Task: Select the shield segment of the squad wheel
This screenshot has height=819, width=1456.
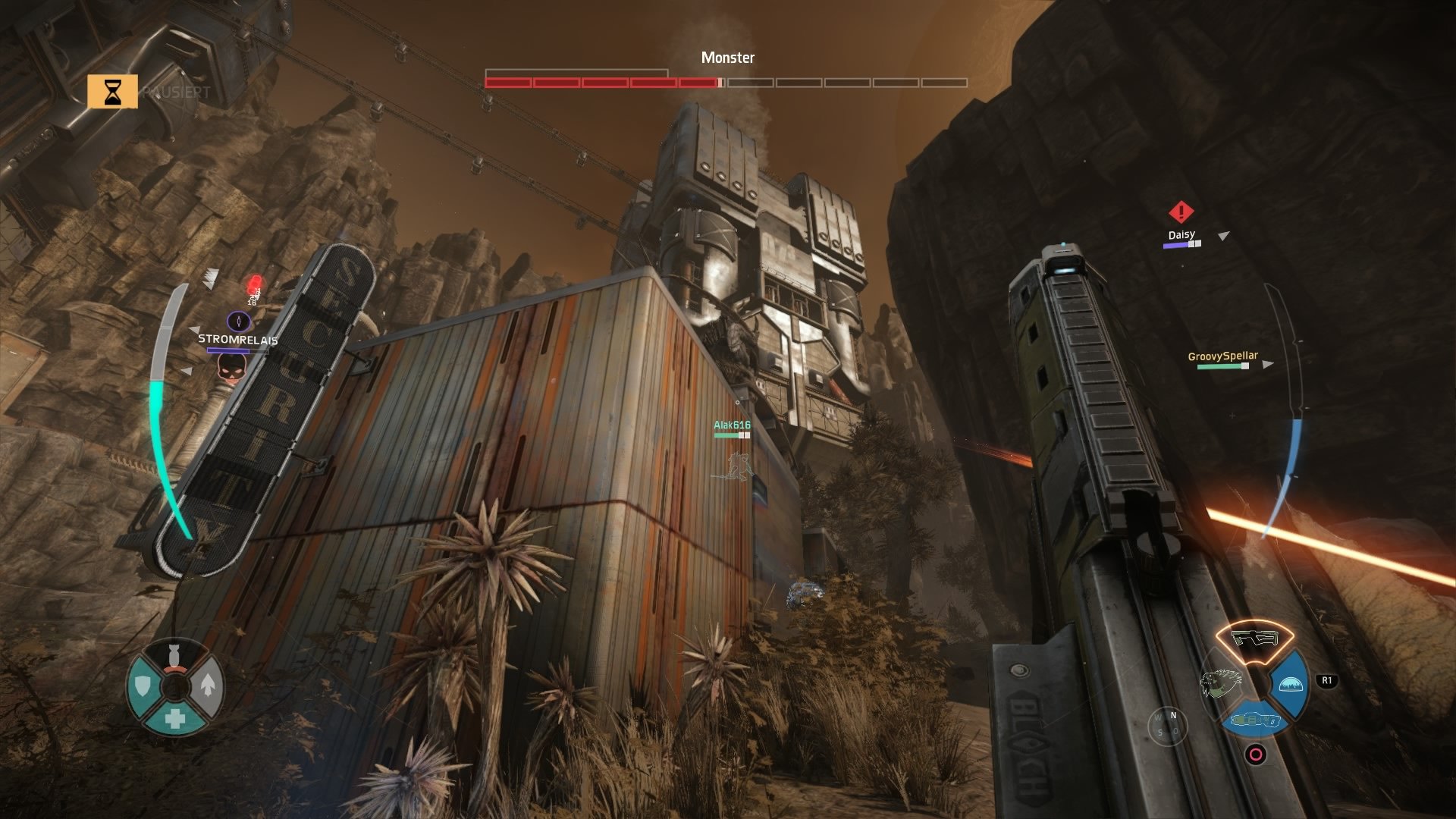Action: click(143, 687)
